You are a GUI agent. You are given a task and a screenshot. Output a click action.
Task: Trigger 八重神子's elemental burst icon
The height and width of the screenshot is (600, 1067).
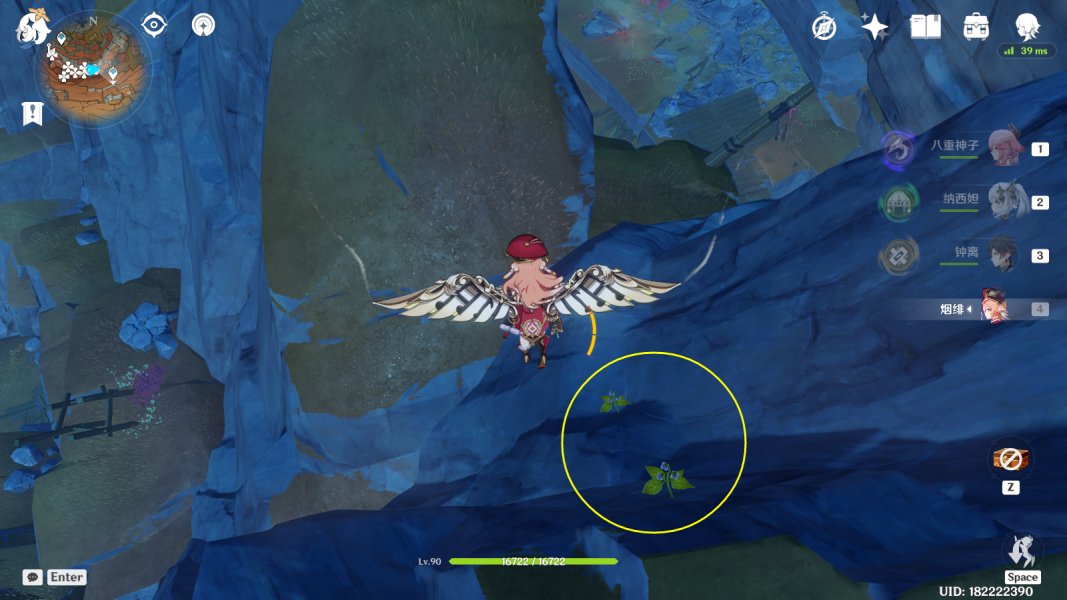click(897, 150)
